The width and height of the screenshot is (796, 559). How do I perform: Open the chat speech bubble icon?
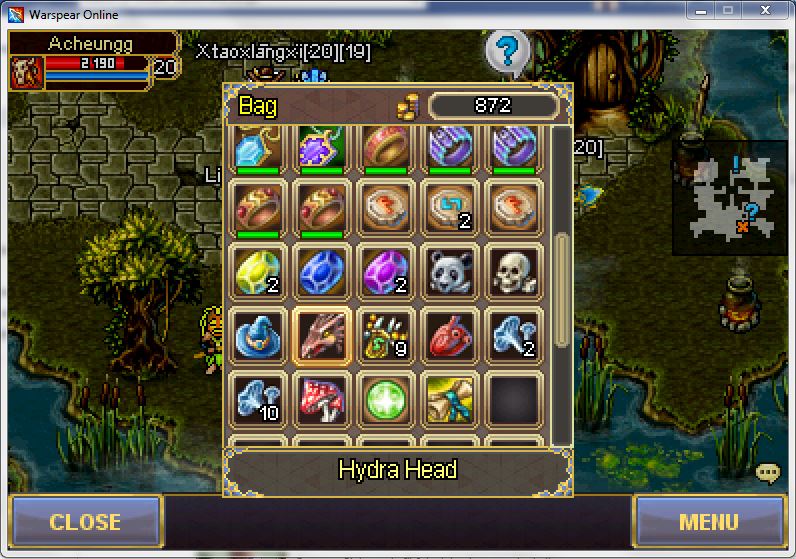767,473
